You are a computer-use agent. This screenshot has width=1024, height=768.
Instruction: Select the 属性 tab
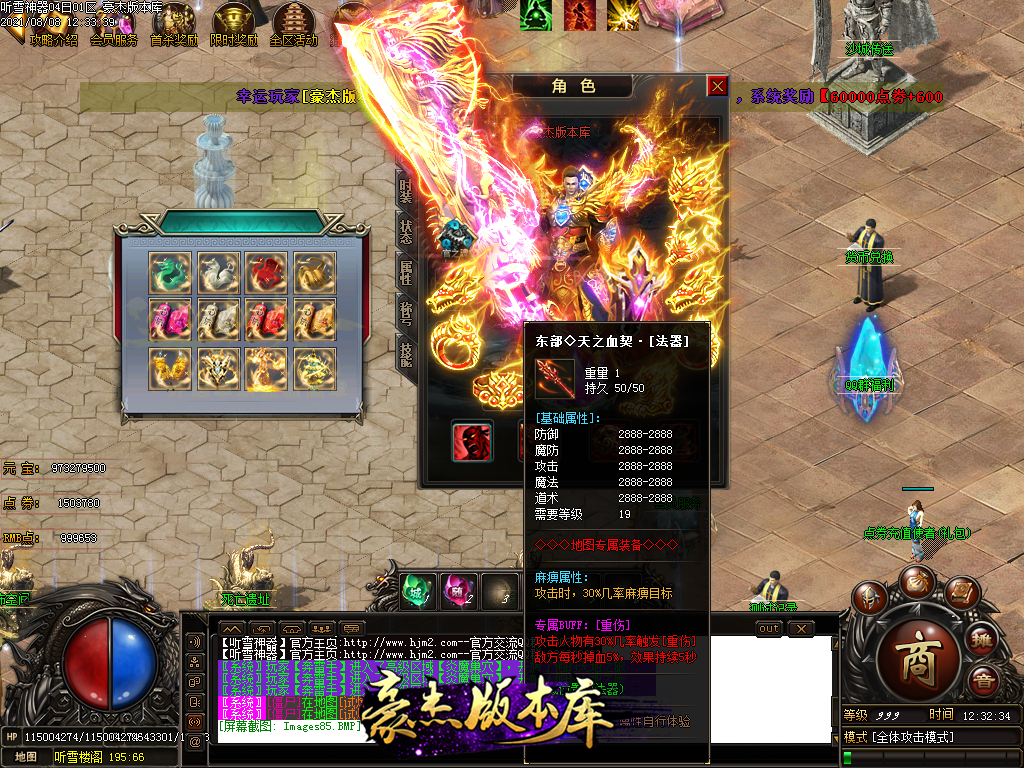(406, 271)
